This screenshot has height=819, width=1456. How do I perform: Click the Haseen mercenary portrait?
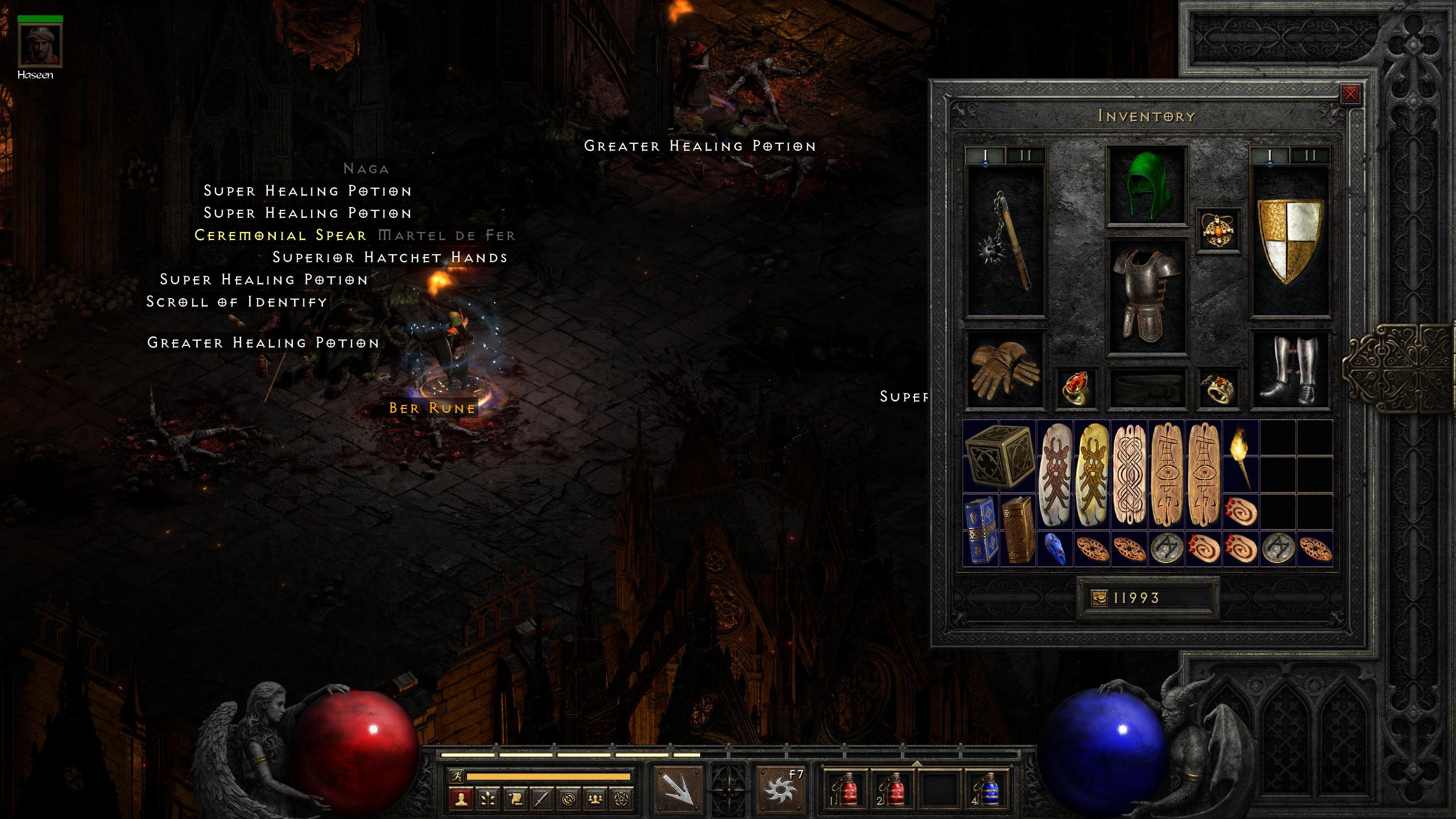(39, 45)
